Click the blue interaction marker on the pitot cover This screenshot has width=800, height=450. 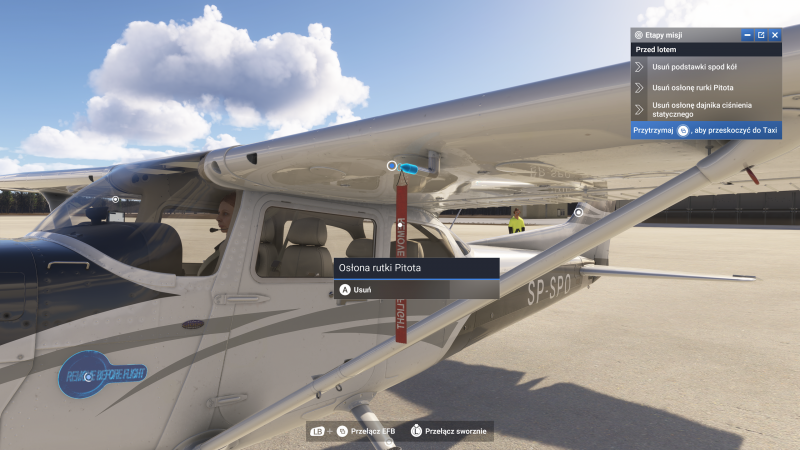(391, 165)
